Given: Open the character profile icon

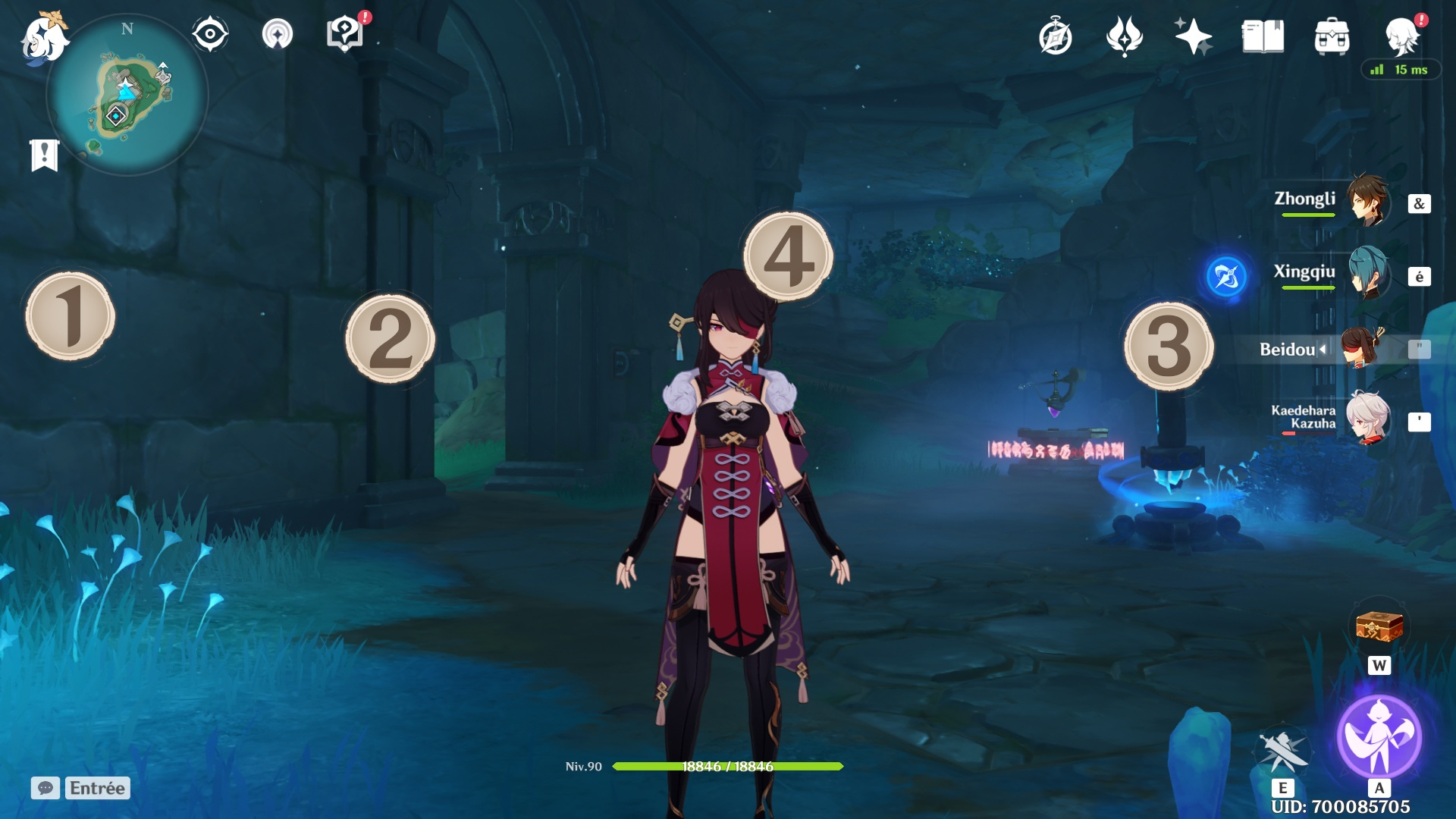Looking at the screenshot, I should point(1401,36).
